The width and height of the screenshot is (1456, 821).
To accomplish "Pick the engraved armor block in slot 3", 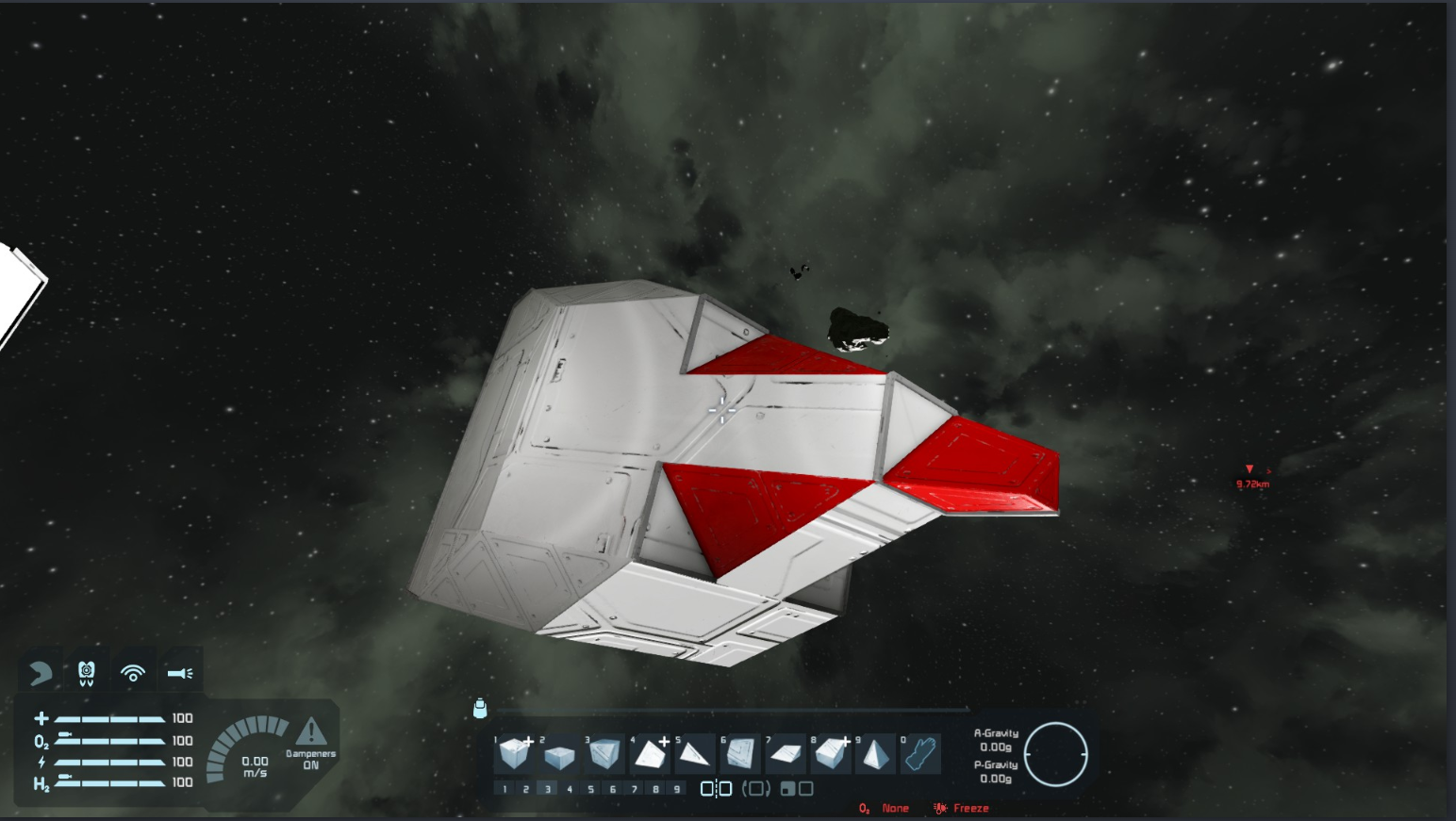I will click(x=604, y=754).
